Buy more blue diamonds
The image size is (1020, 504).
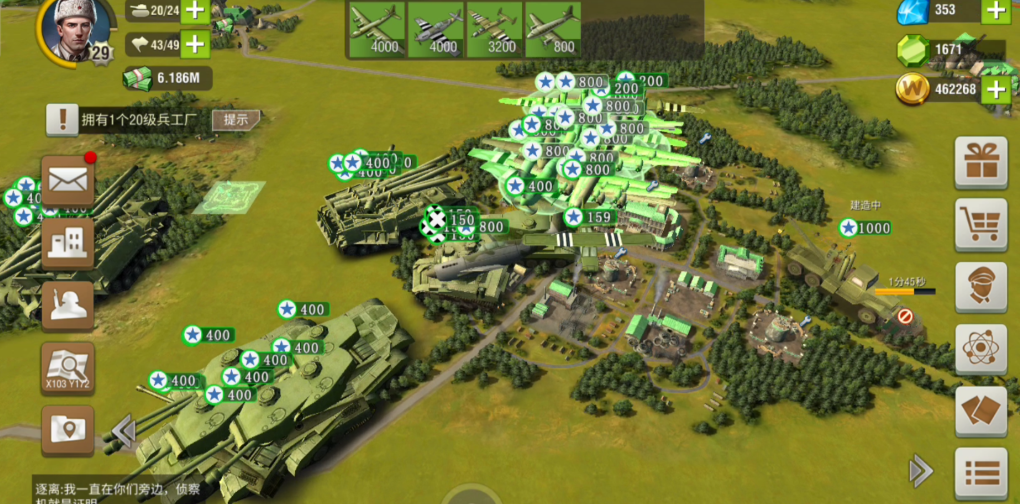coord(995,11)
